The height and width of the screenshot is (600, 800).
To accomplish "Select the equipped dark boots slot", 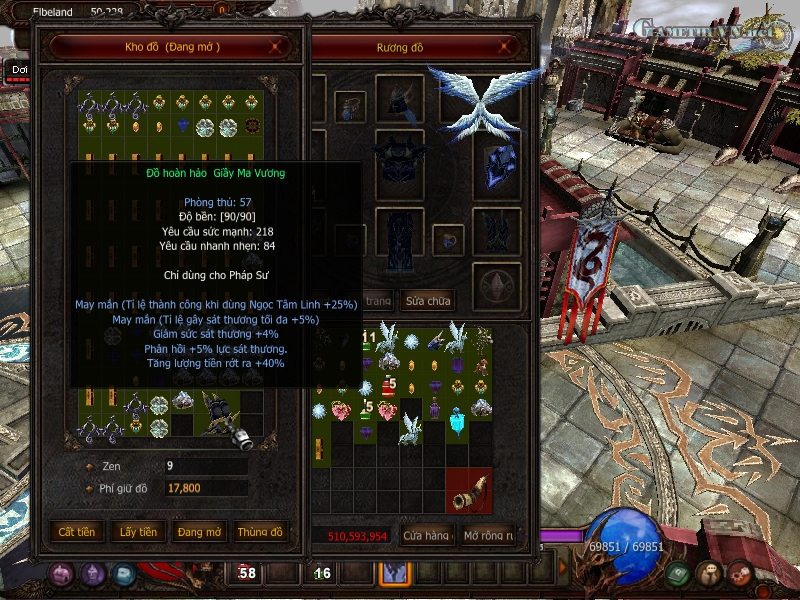I will point(496,235).
